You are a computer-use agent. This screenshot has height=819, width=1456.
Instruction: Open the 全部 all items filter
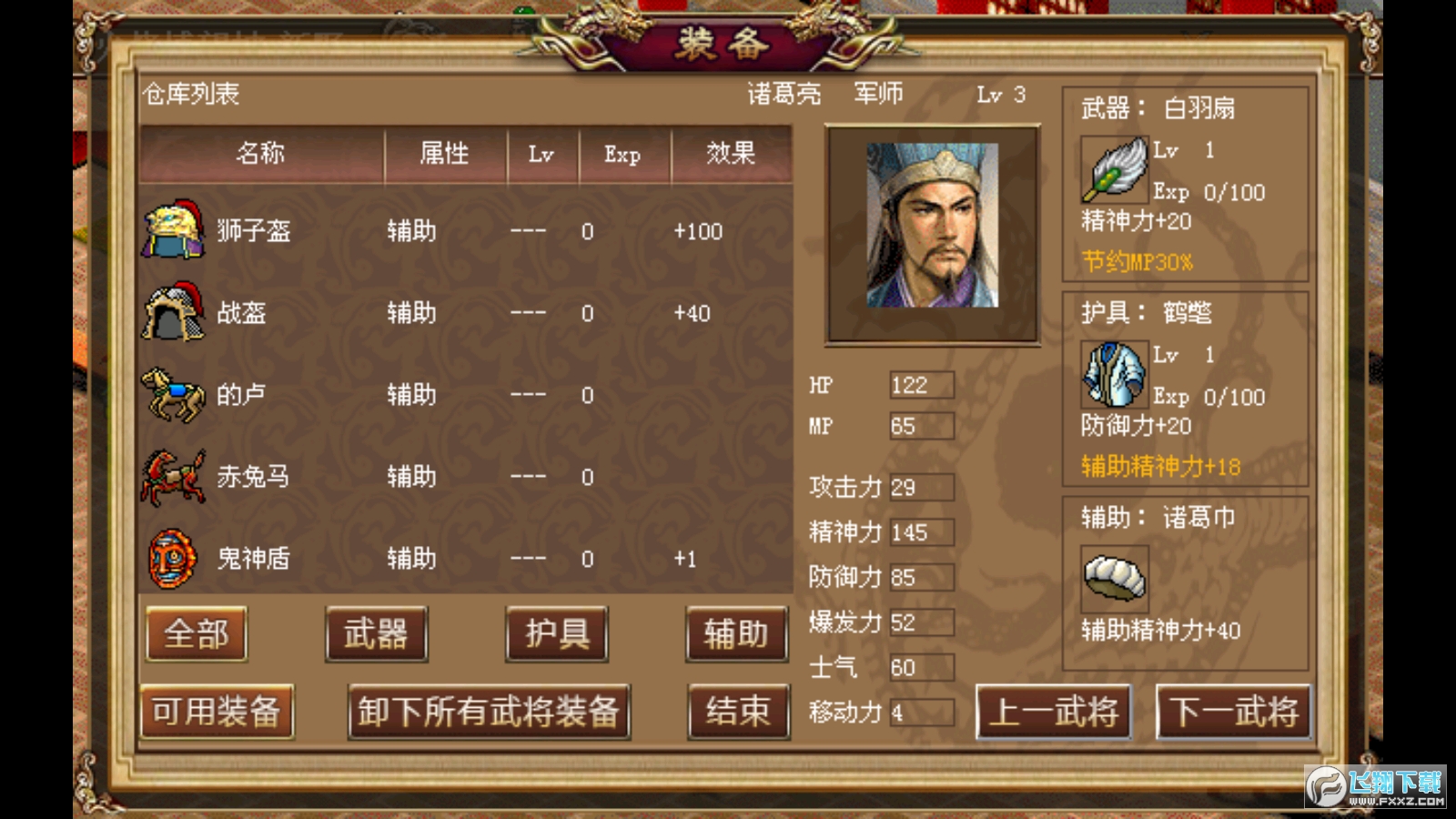(x=195, y=634)
